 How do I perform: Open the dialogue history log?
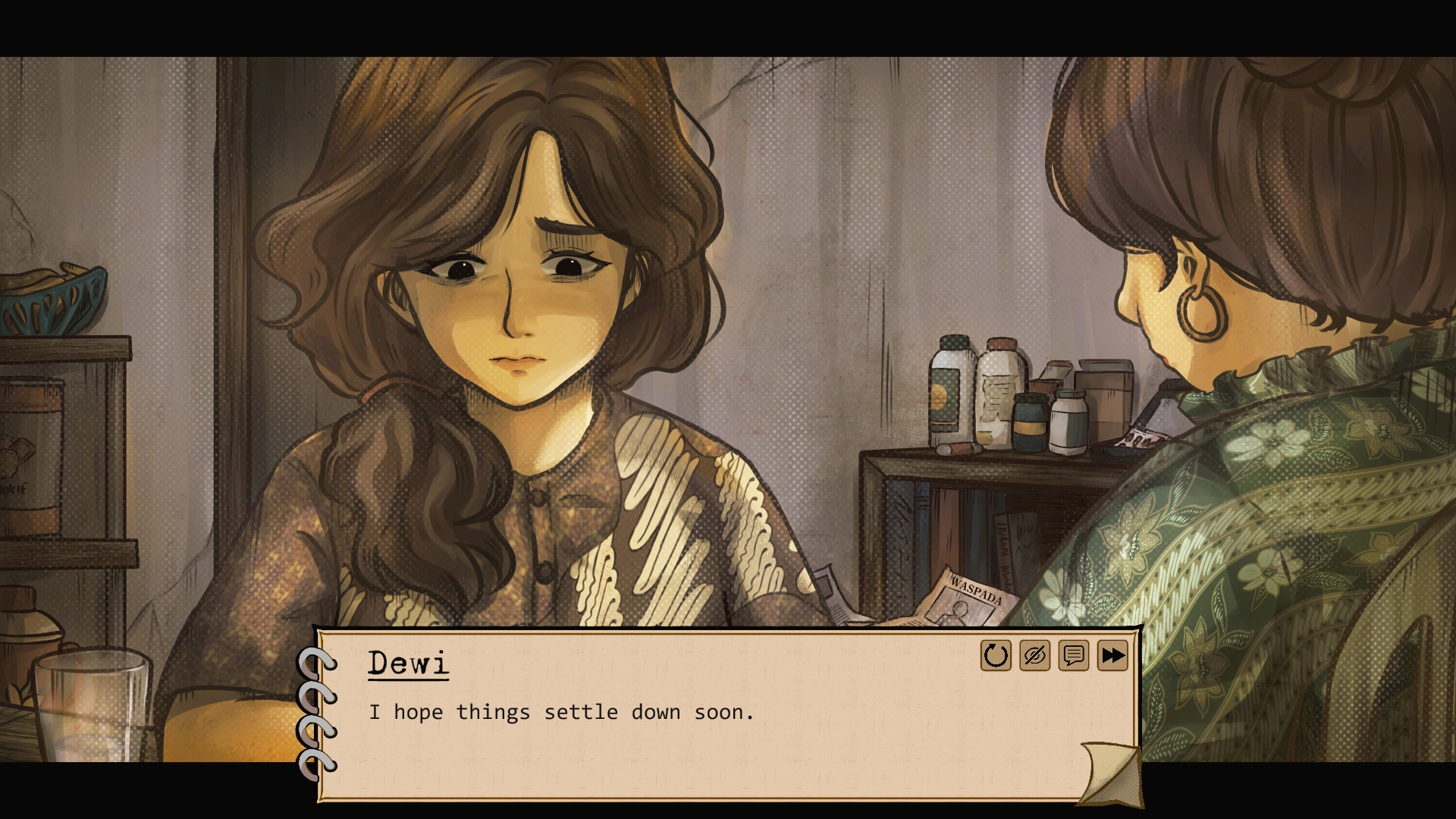click(x=1073, y=656)
